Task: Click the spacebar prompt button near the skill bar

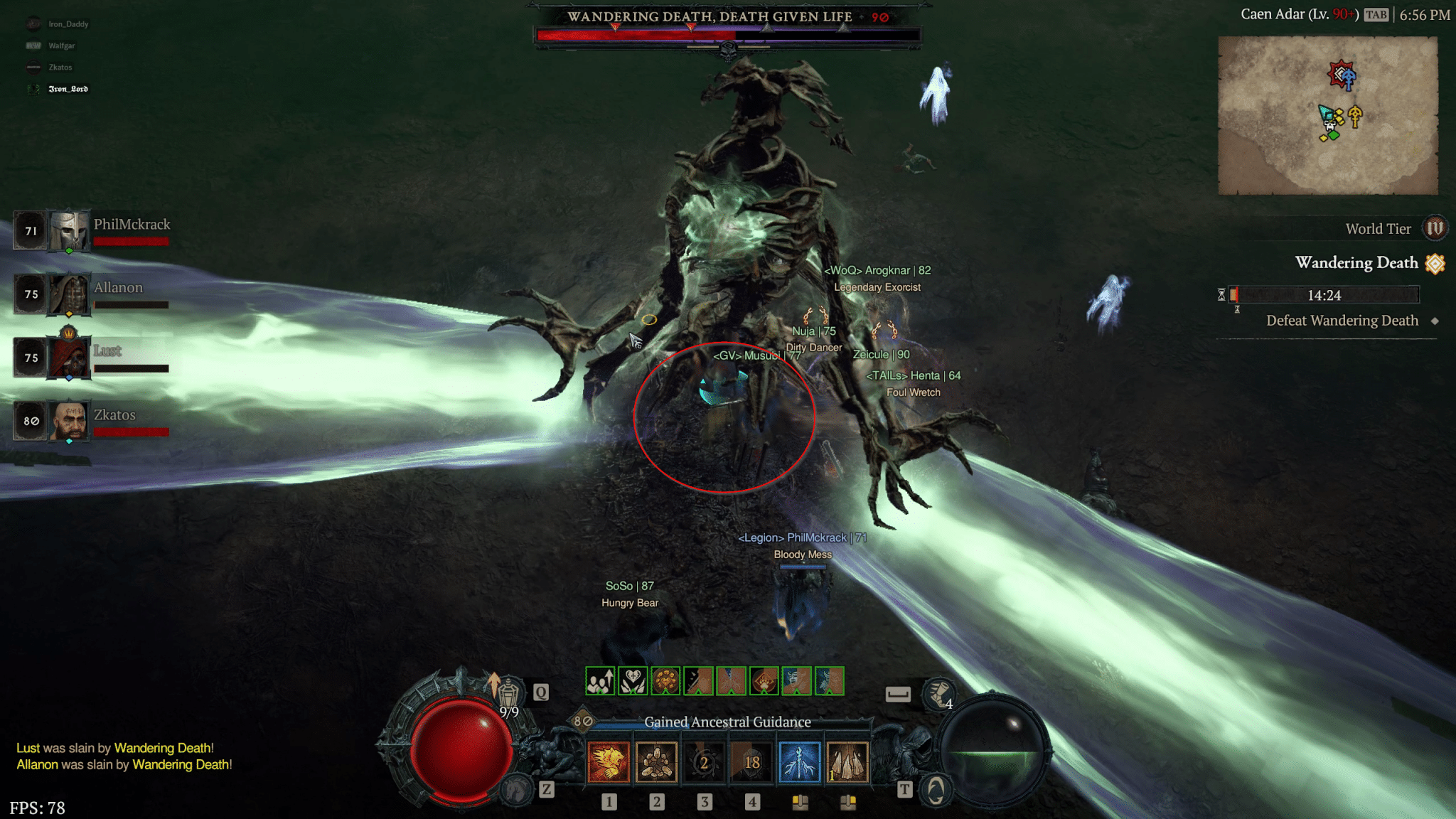Action: click(899, 693)
